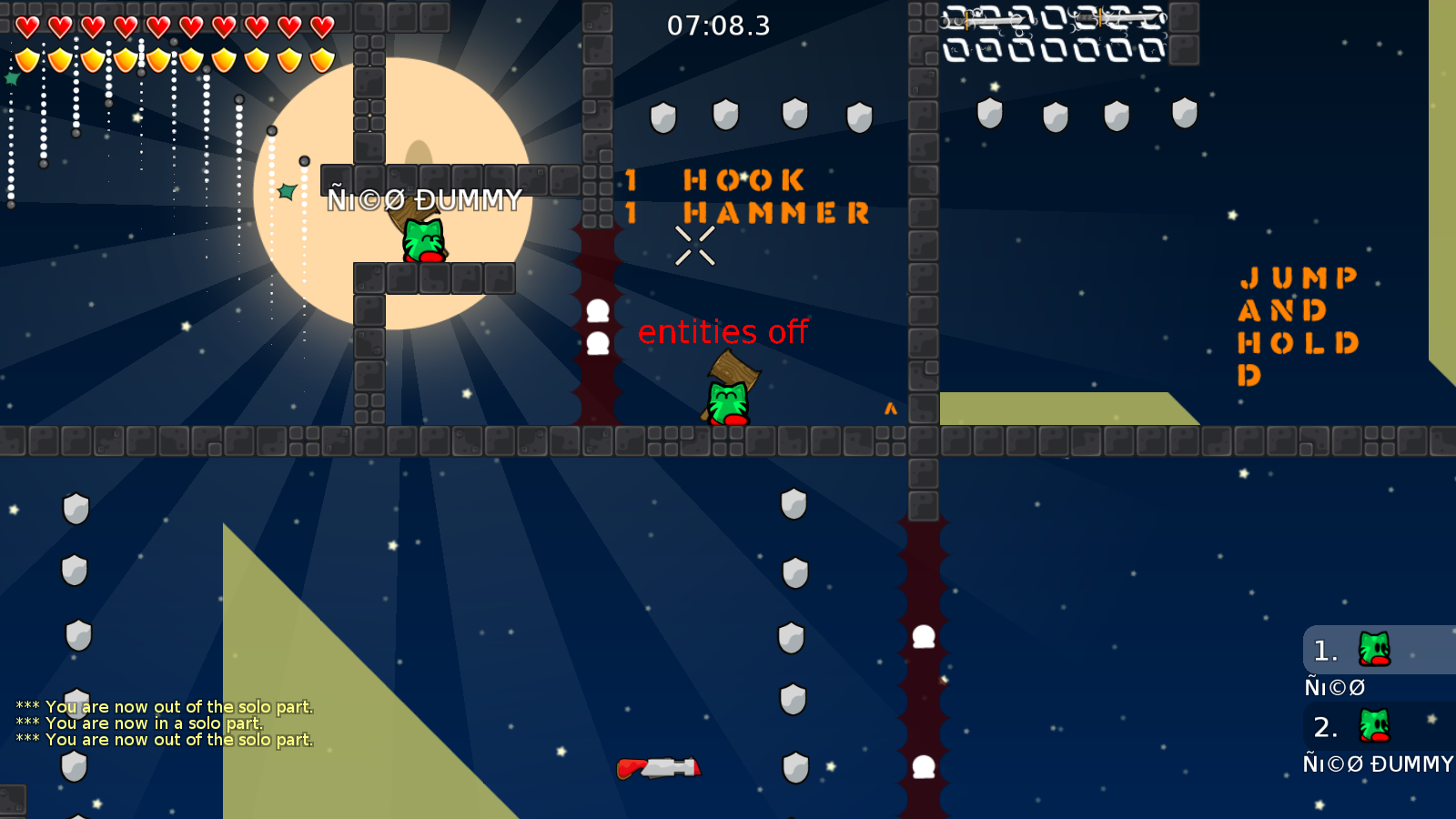Click the green star pickup near the moon
This screenshot has width=1456, height=819.
[x=287, y=191]
